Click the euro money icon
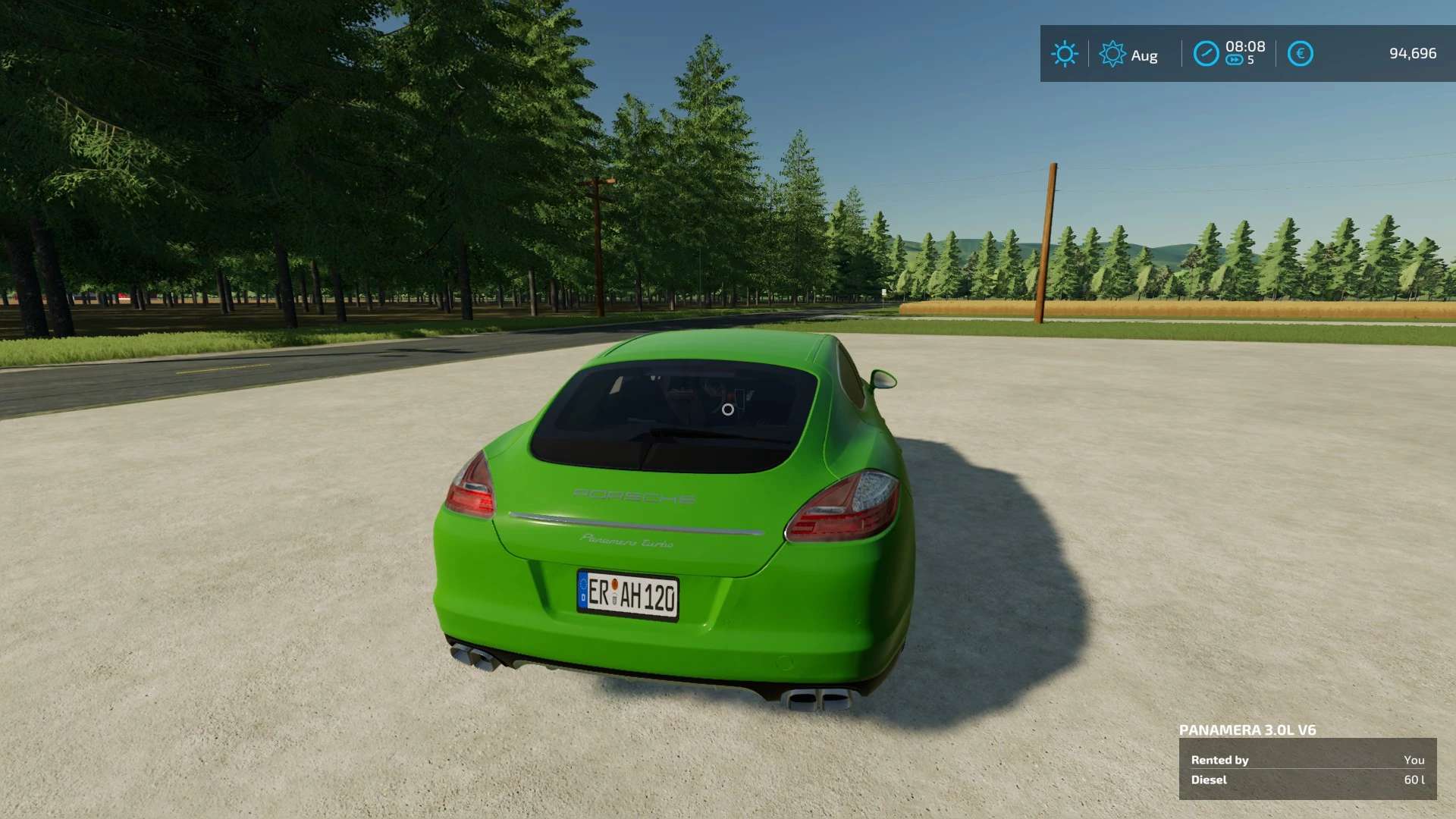The image size is (1456, 819). (1300, 54)
